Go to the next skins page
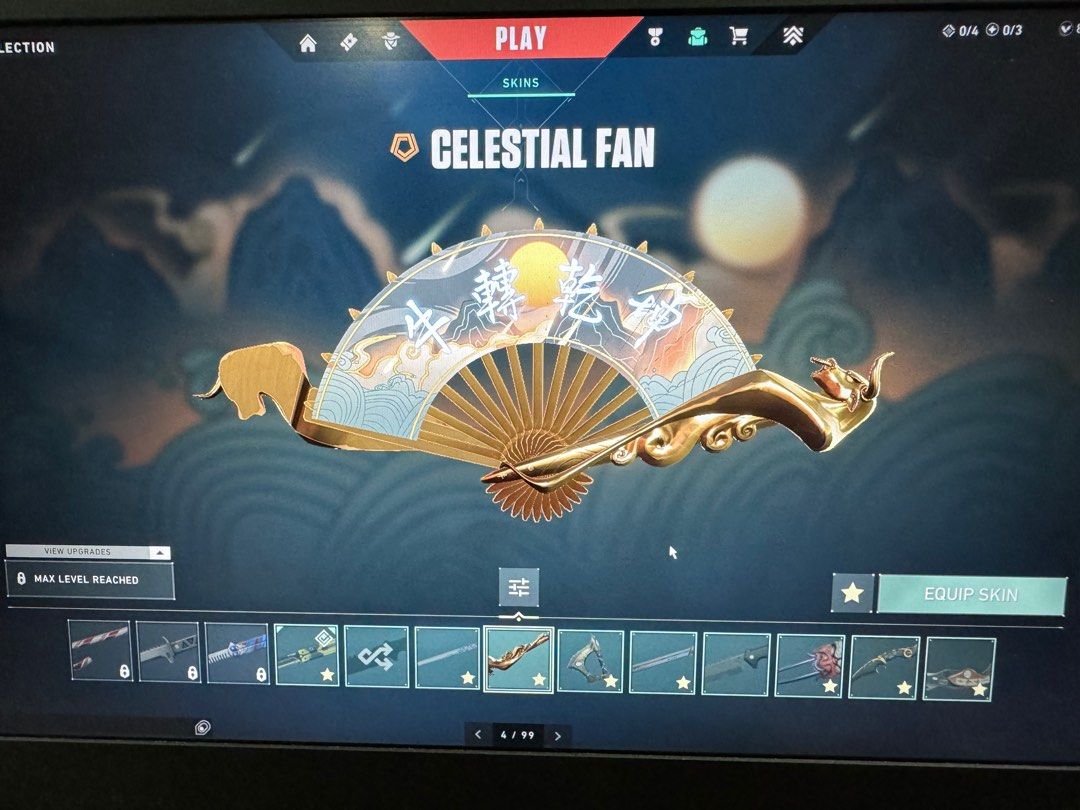1080x810 pixels. 558,735
